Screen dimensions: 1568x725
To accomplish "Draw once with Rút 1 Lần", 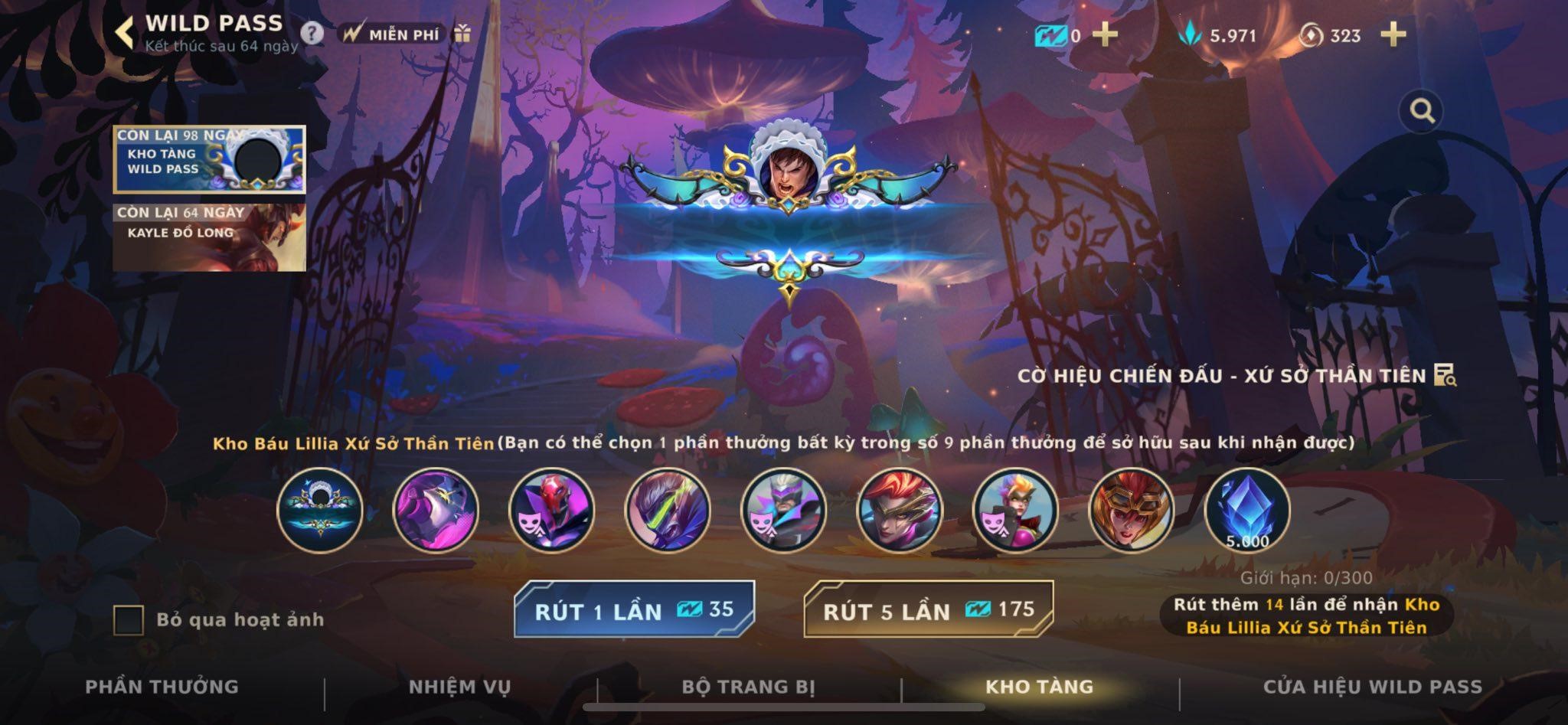I will 634,609.
